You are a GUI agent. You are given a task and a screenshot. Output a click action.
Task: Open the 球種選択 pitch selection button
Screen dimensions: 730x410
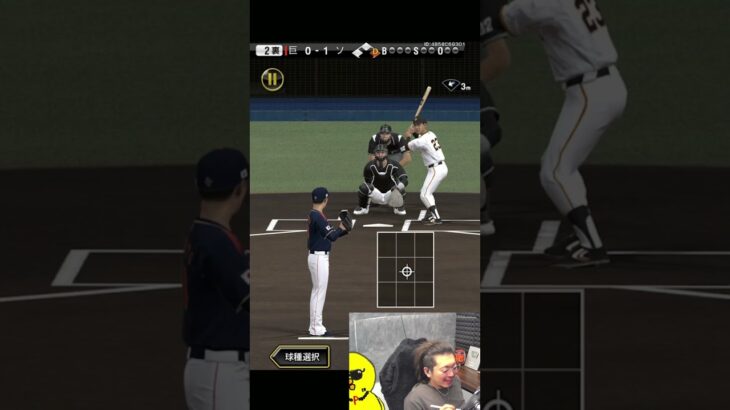[x=300, y=356]
